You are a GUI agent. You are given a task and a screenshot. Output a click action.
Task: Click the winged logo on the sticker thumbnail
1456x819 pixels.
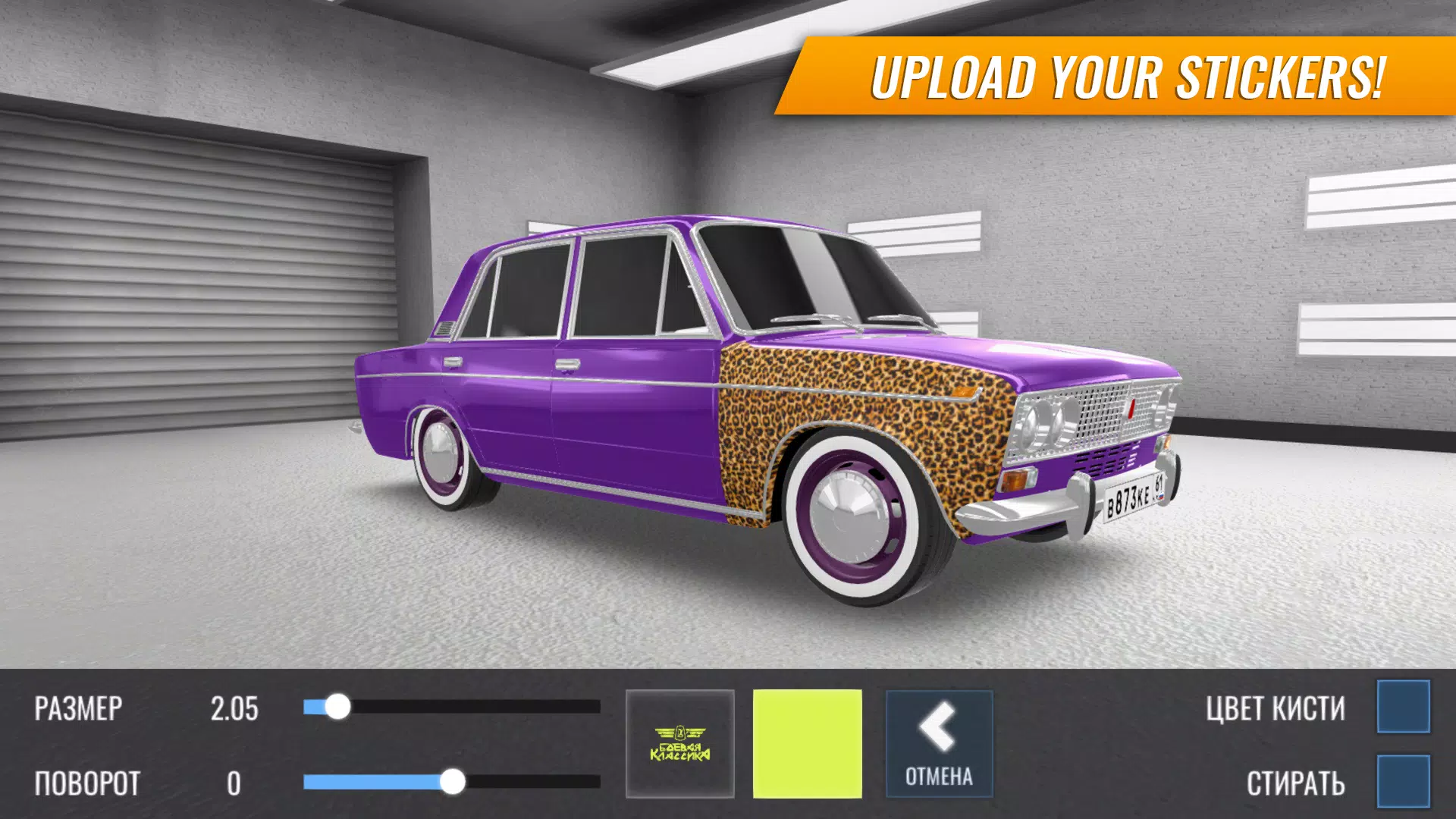pos(680,732)
